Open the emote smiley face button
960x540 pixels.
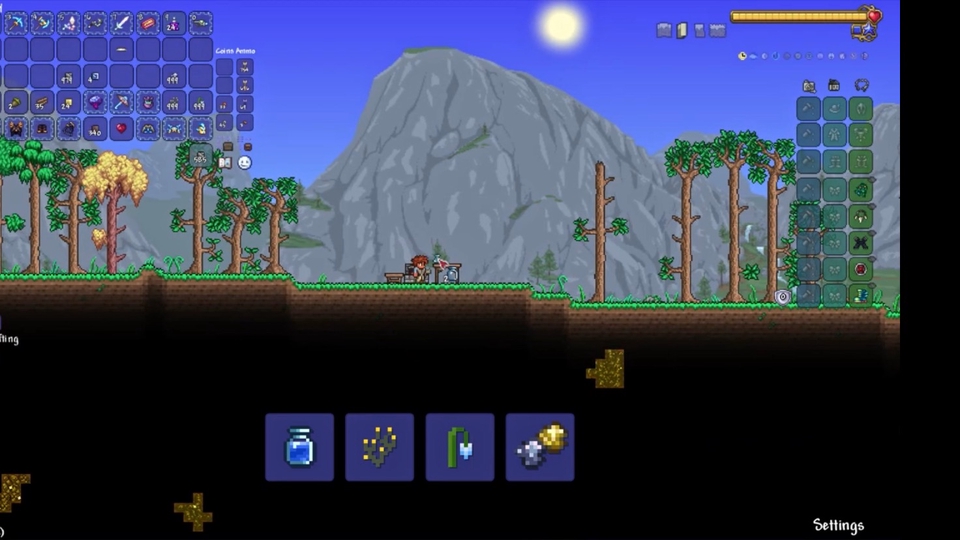(245, 163)
